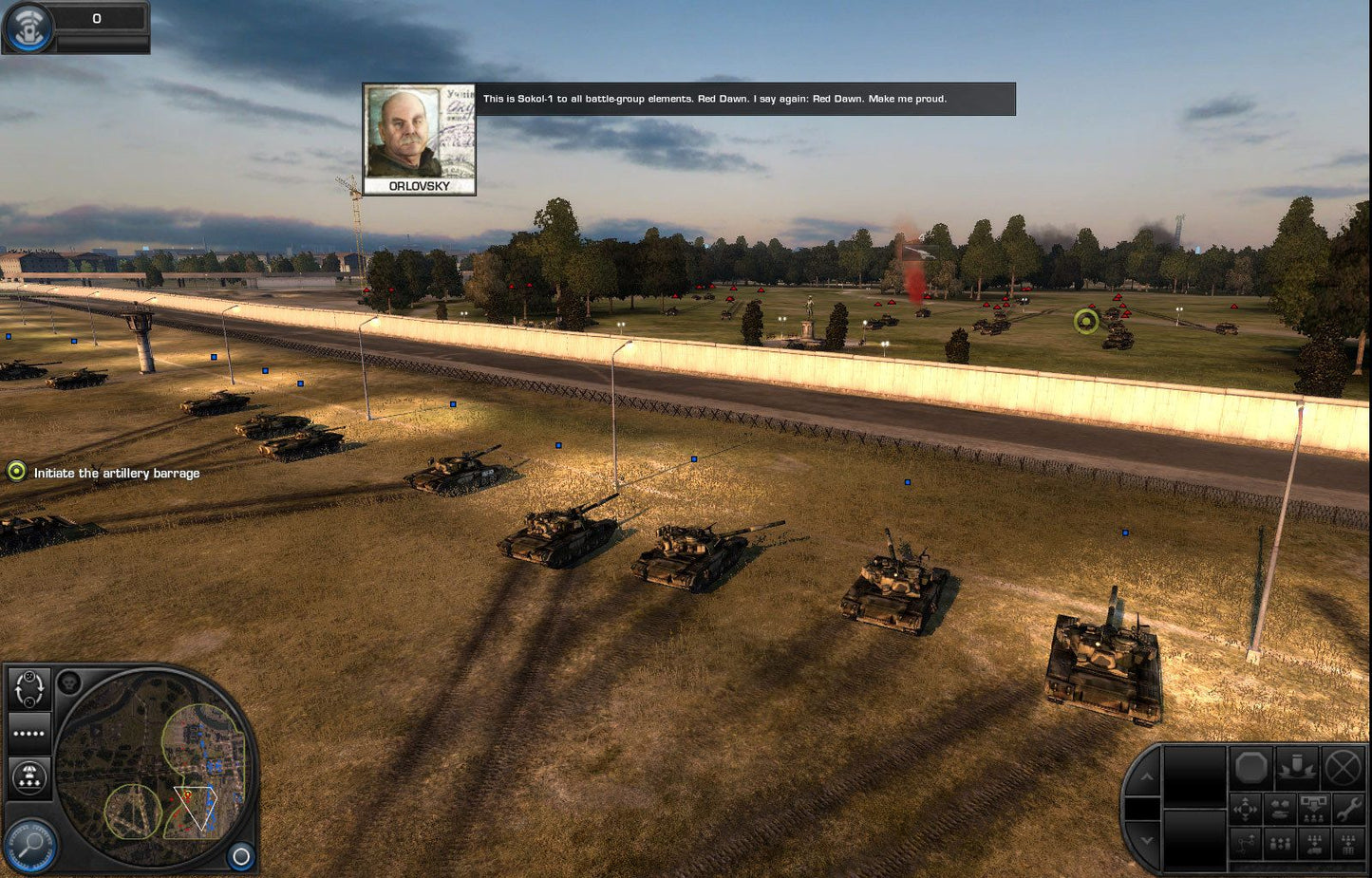Toggle the skull casualties indicator above the minimap
Image resolution: width=1372 pixels, height=878 pixels.
70,682
